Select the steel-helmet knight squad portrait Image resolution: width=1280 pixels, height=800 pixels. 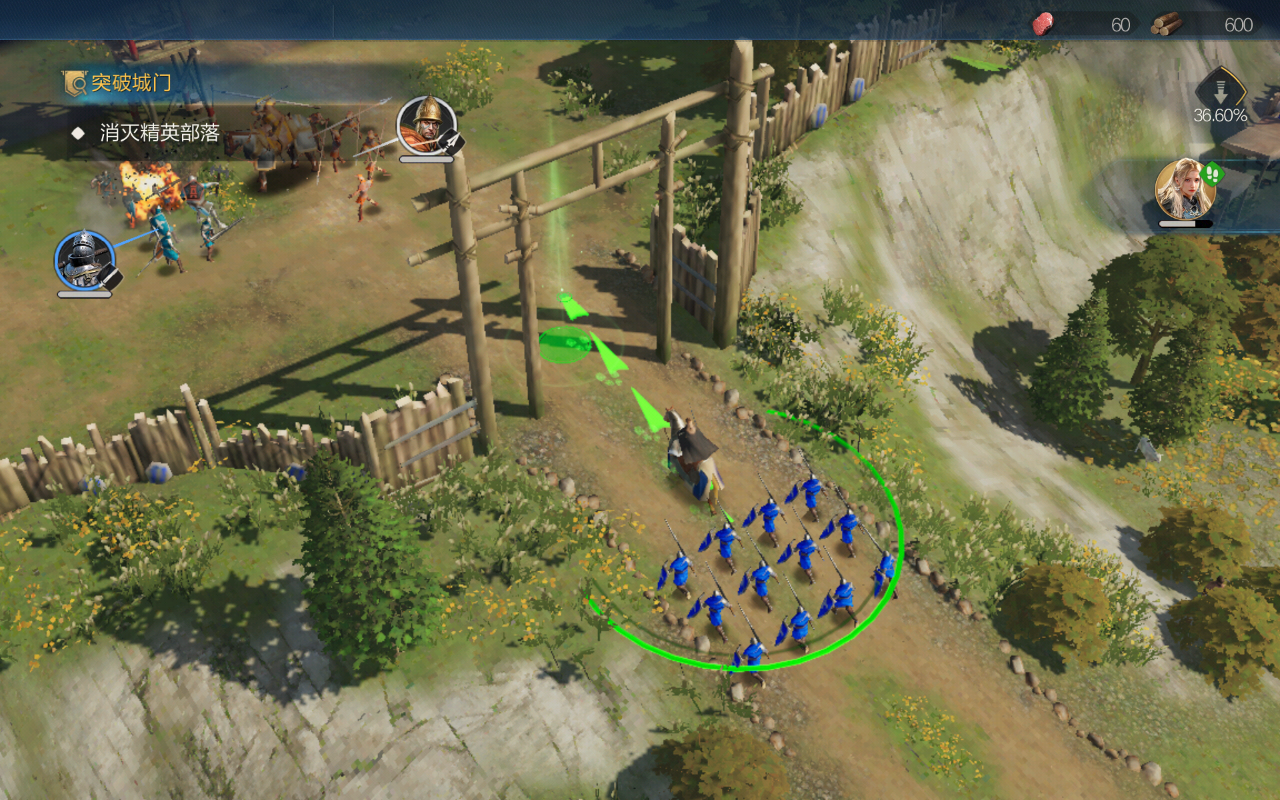pyautogui.click(x=84, y=259)
